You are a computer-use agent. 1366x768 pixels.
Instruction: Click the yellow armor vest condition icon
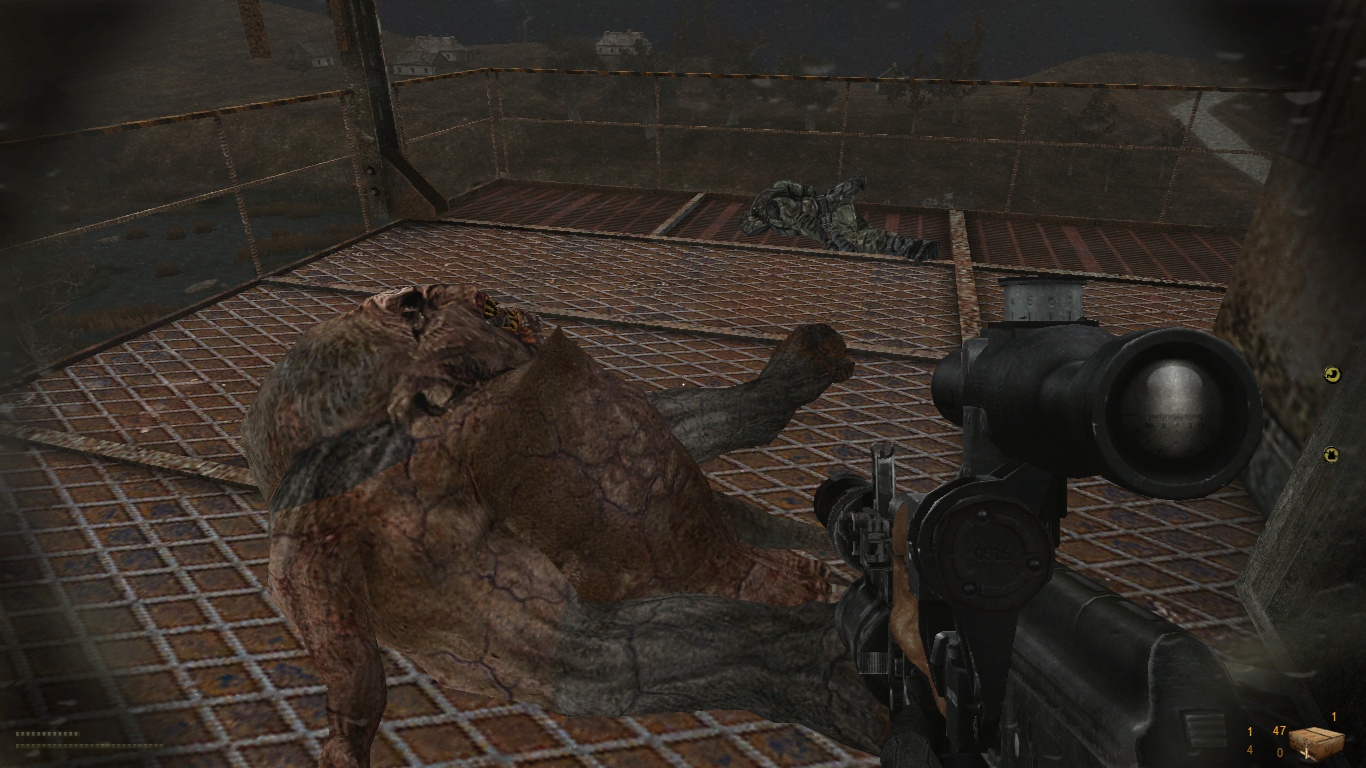(x=1332, y=455)
